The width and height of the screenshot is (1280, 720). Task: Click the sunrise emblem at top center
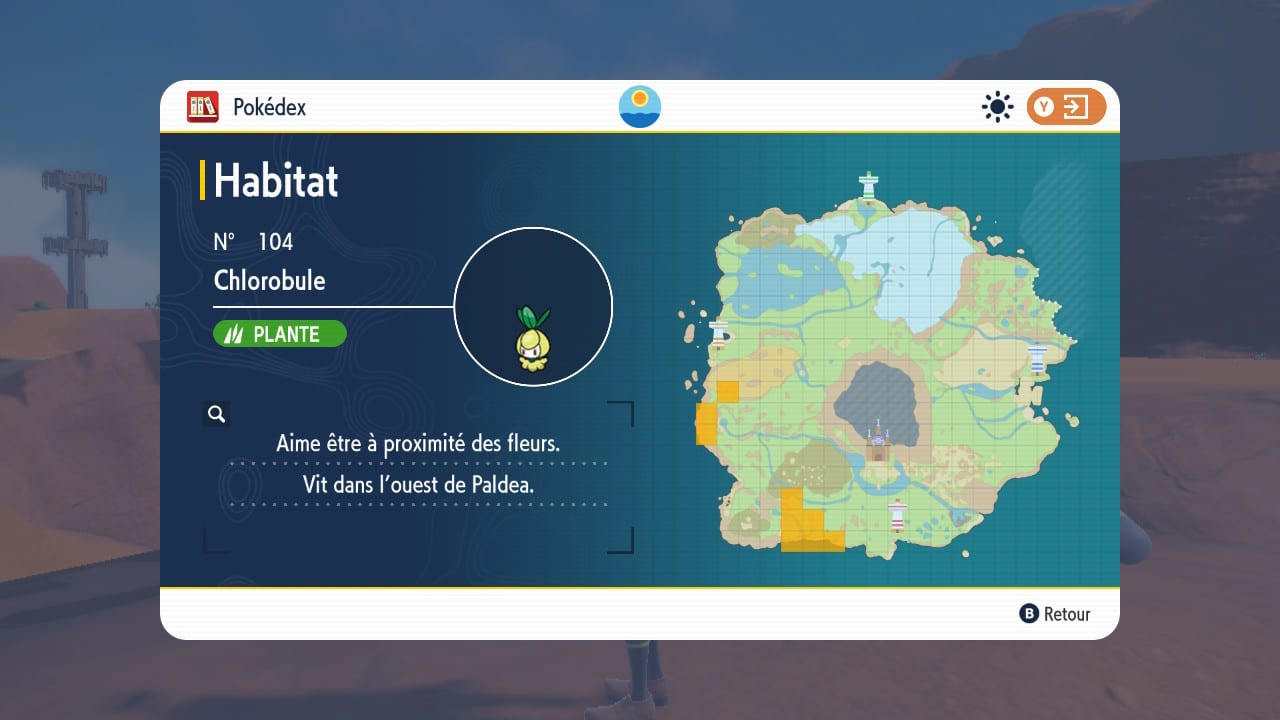click(x=640, y=107)
